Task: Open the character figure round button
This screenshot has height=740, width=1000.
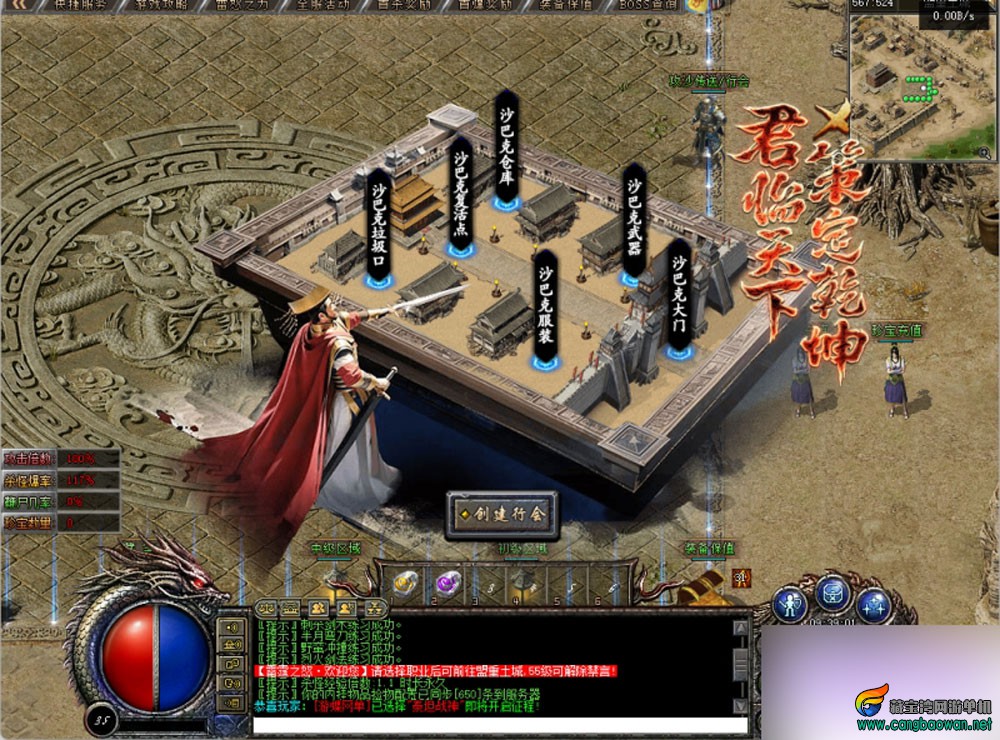Action: tap(791, 603)
